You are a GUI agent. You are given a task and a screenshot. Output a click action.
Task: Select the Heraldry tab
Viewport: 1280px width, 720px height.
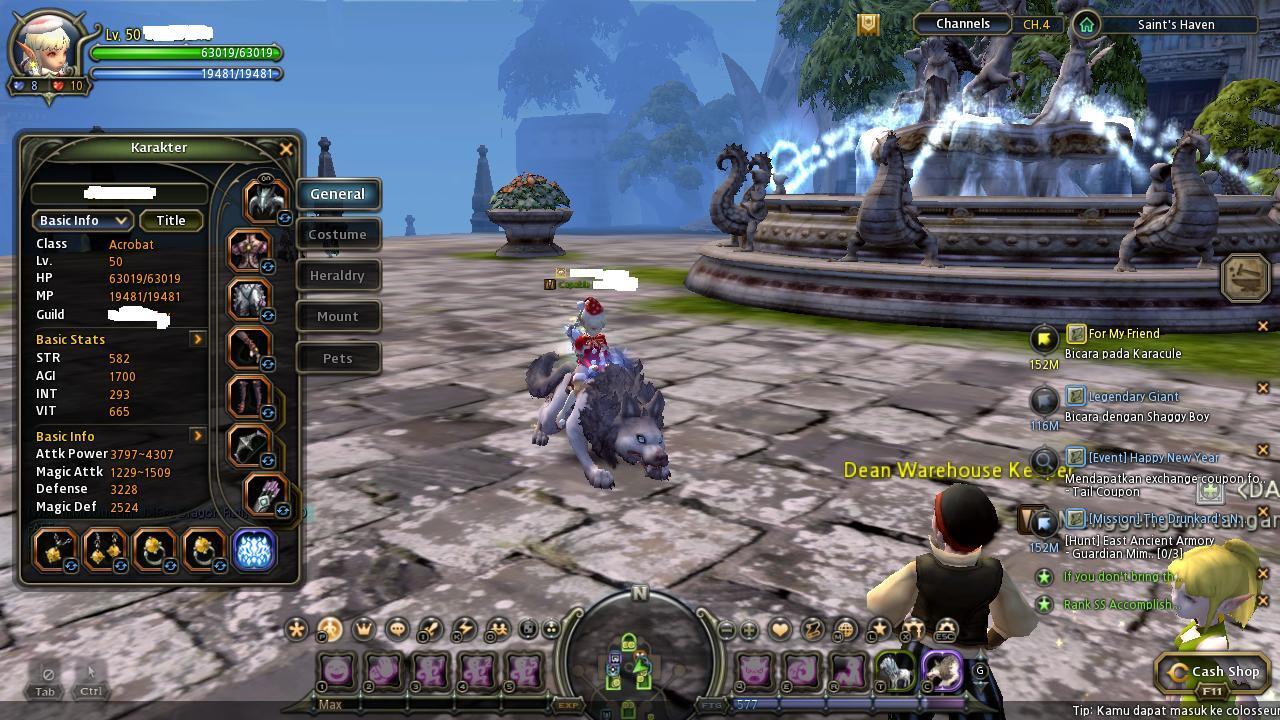pos(338,276)
